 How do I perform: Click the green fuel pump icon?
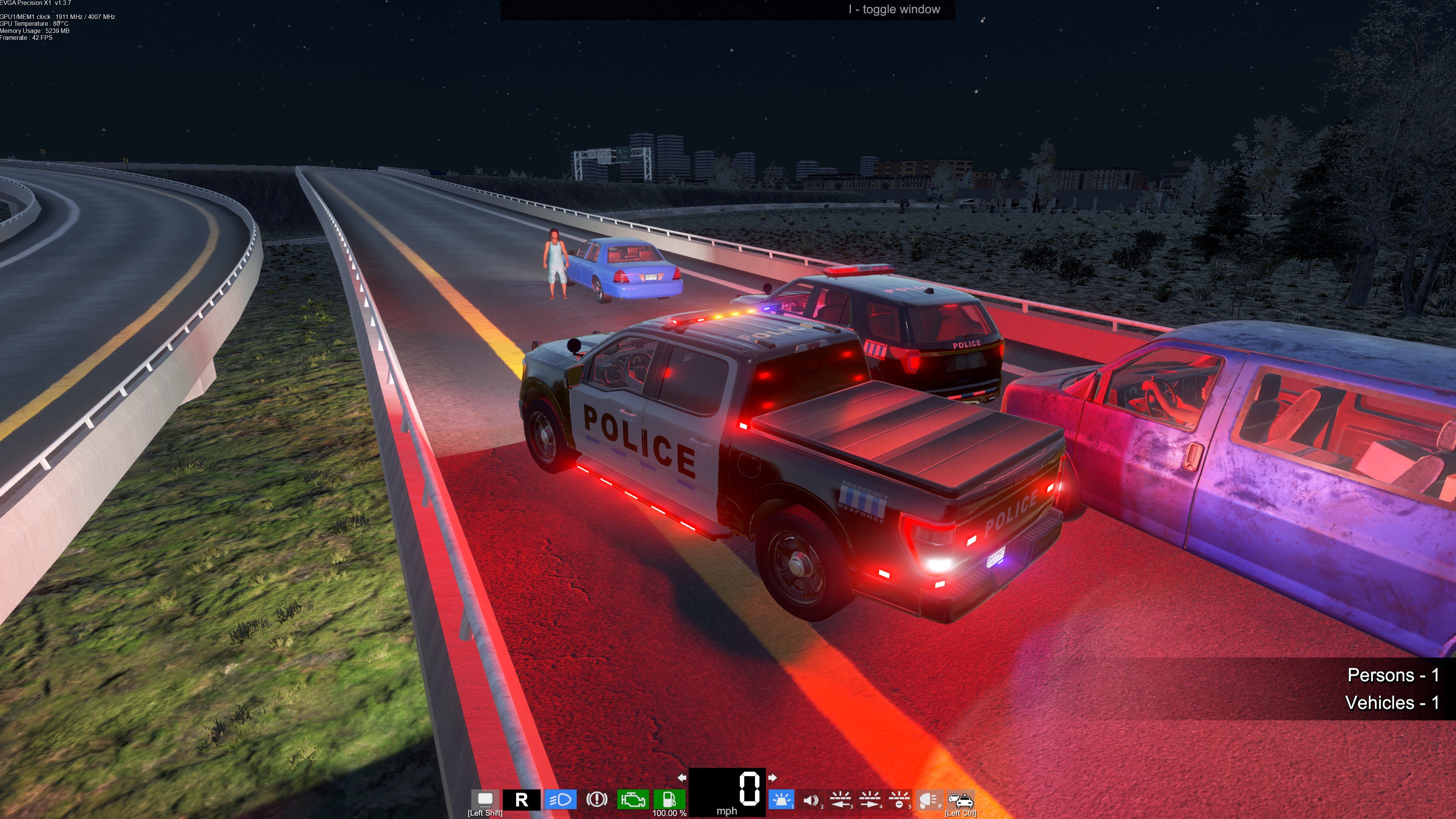[669, 800]
